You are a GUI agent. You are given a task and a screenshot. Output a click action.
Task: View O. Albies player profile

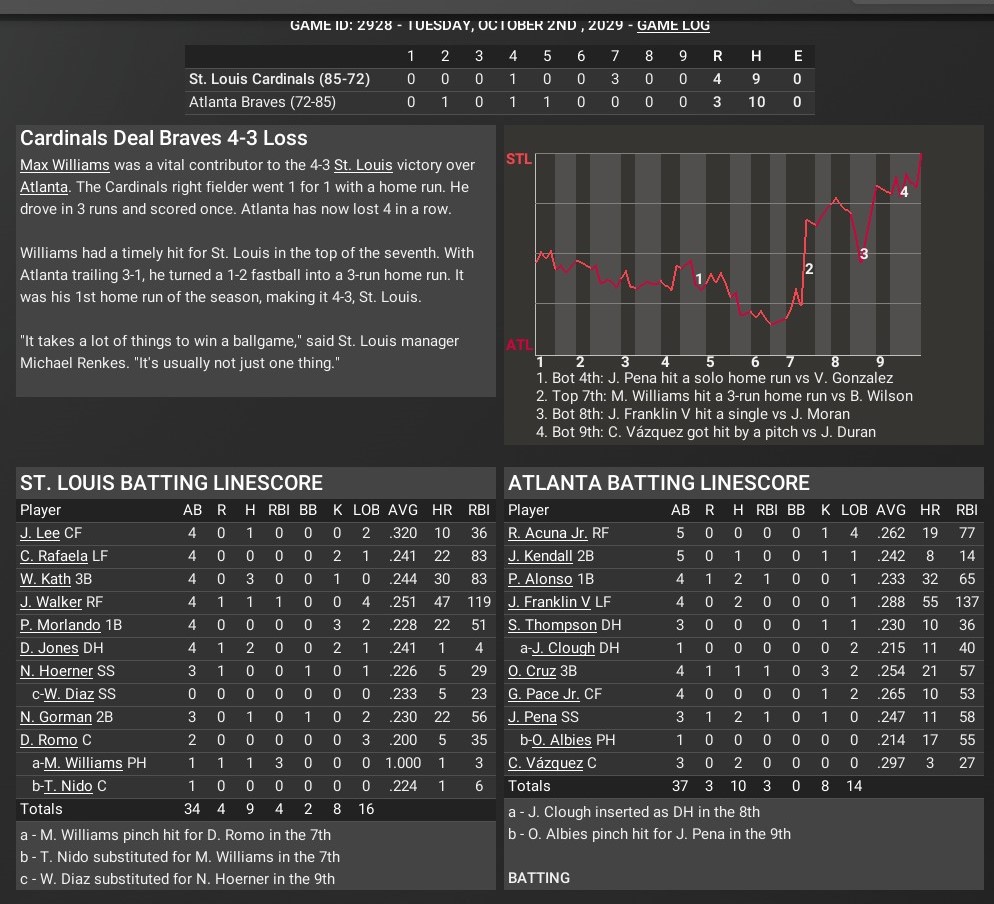point(562,740)
